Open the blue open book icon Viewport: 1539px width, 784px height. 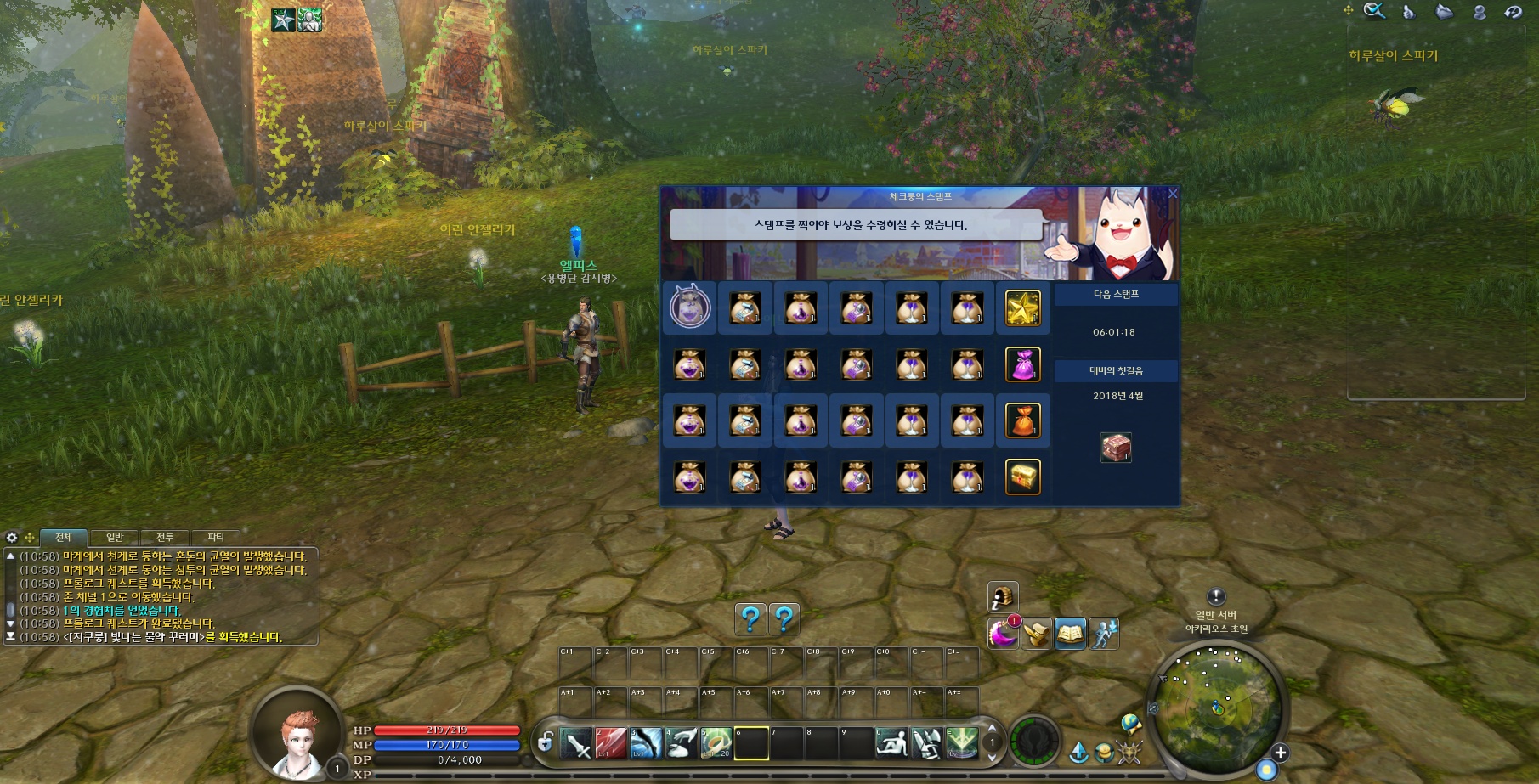click(1070, 634)
